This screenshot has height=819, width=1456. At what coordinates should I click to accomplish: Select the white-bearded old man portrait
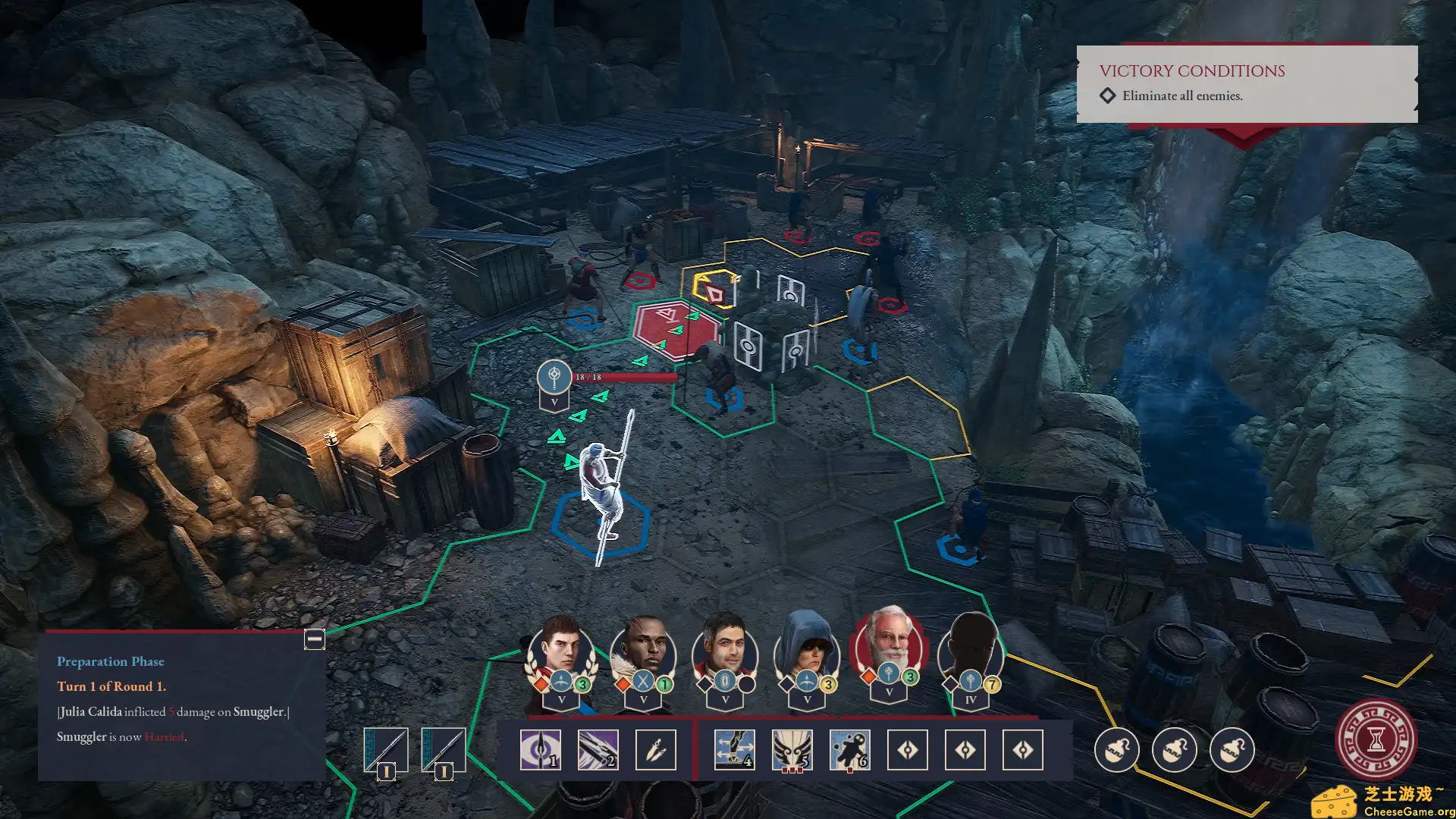click(889, 648)
